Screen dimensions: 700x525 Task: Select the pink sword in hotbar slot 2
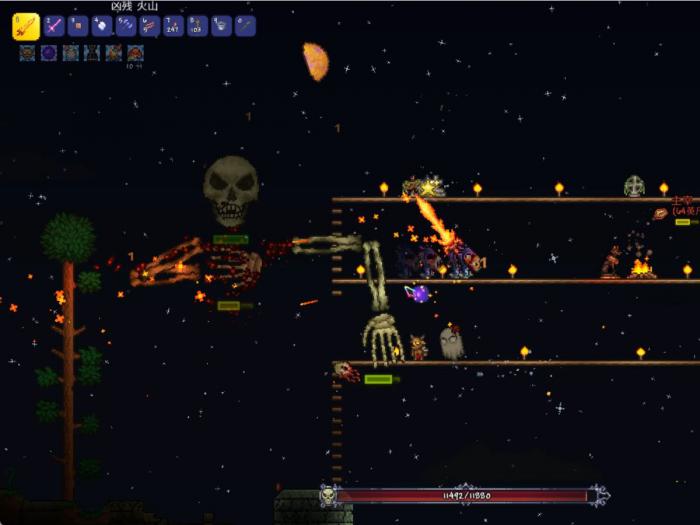(54, 26)
